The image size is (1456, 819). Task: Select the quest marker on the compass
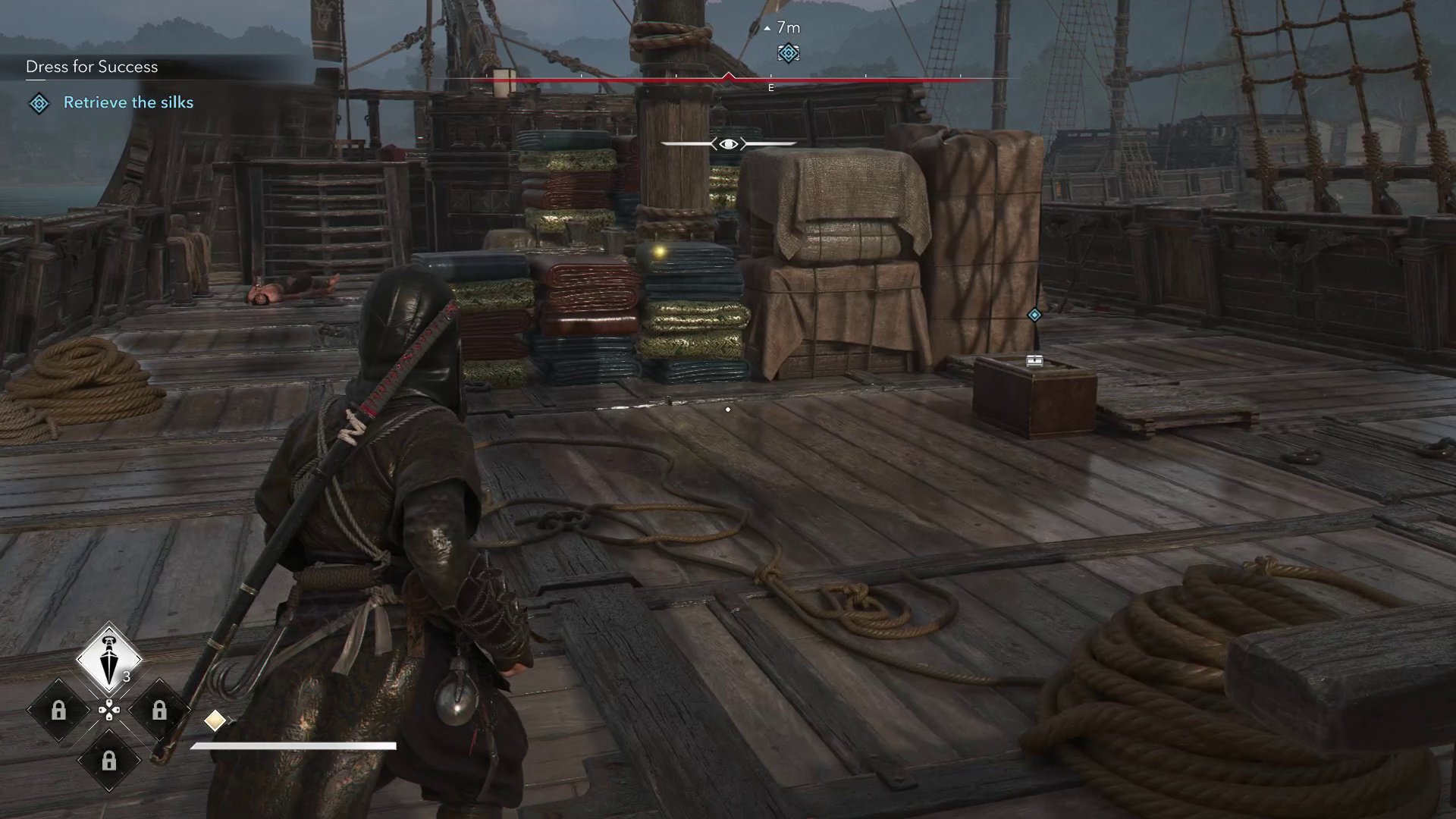click(788, 53)
